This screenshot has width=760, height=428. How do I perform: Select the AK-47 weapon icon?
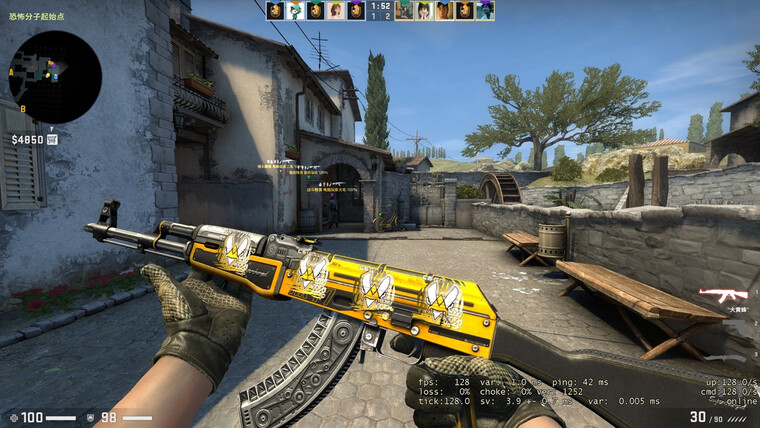click(x=722, y=294)
